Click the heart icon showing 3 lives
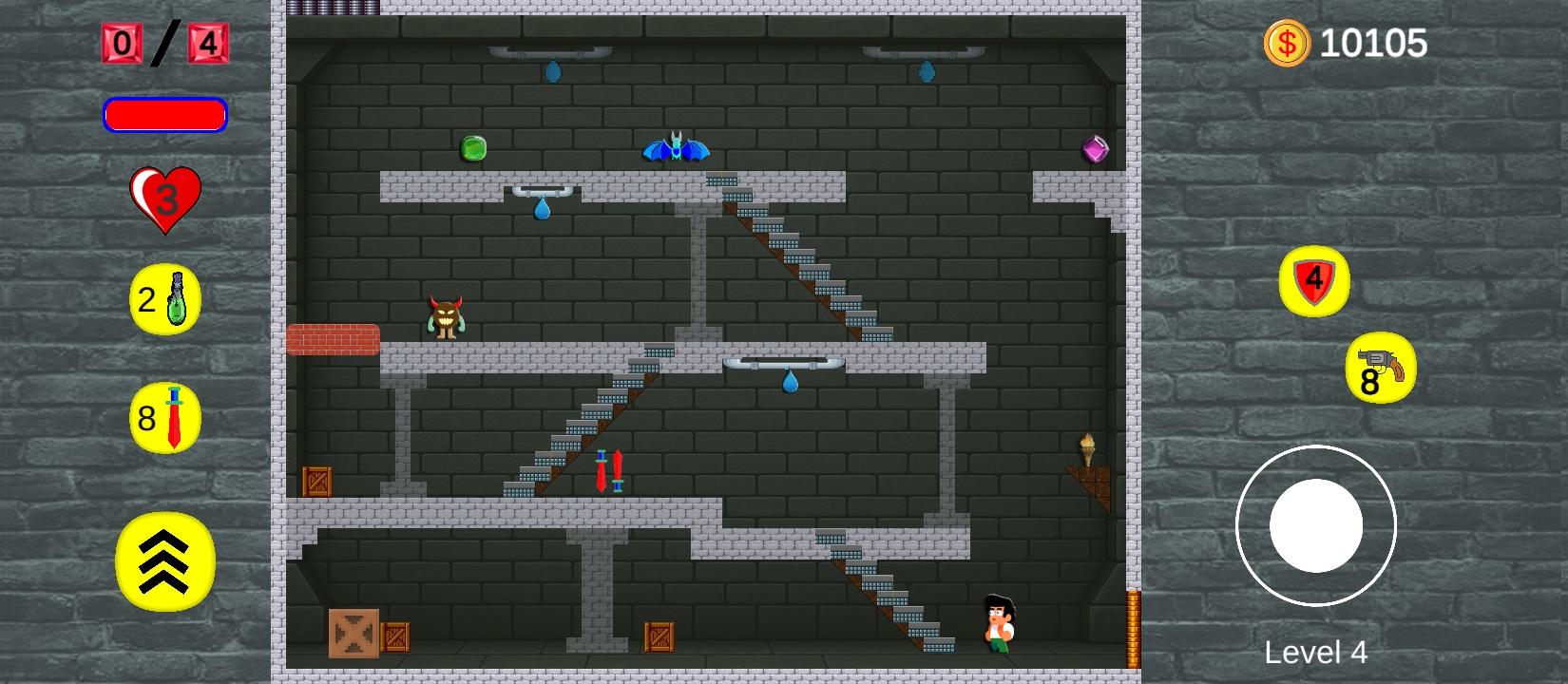 click(x=166, y=197)
